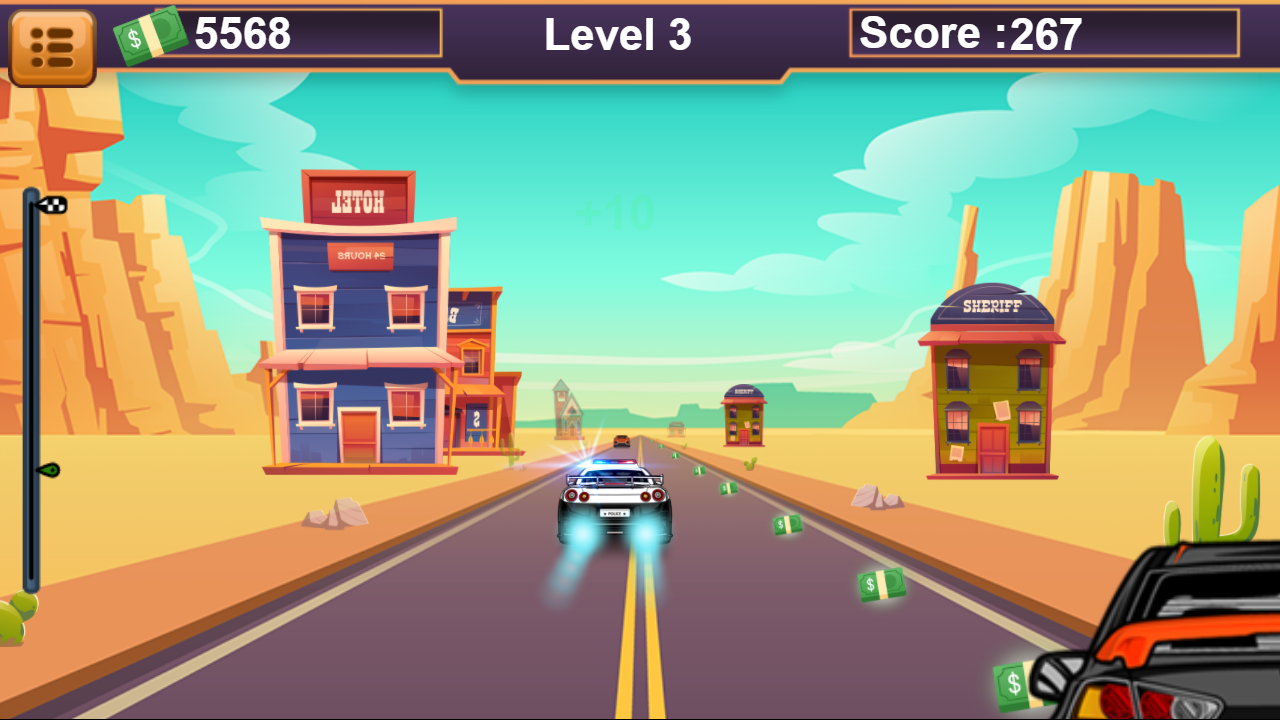Open the pause menu icon
The height and width of the screenshot is (720, 1280).
pyautogui.click(x=52, y=43)
